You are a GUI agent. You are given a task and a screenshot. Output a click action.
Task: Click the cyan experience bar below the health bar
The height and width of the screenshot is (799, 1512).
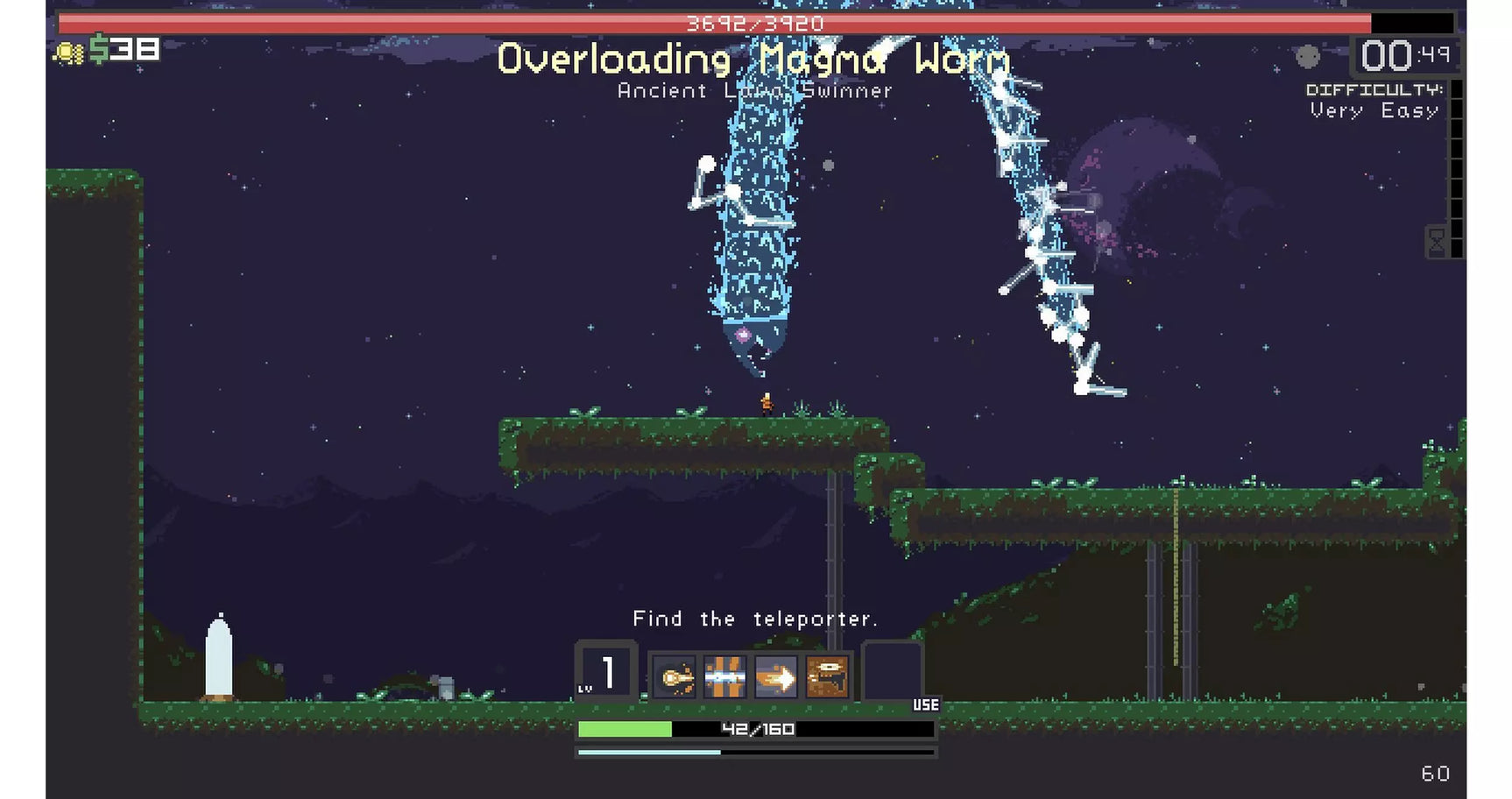point(754,752)
